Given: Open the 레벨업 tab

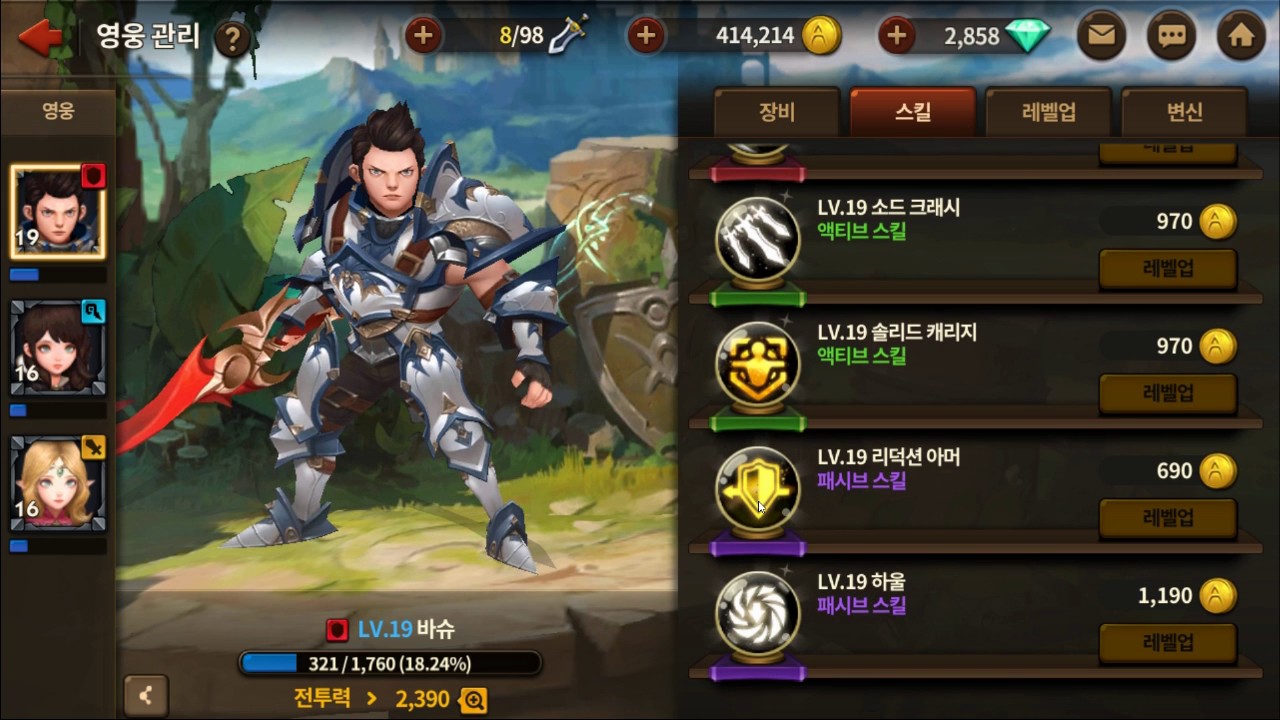Looking at the screenshot, I should (x=1047, y=113).
